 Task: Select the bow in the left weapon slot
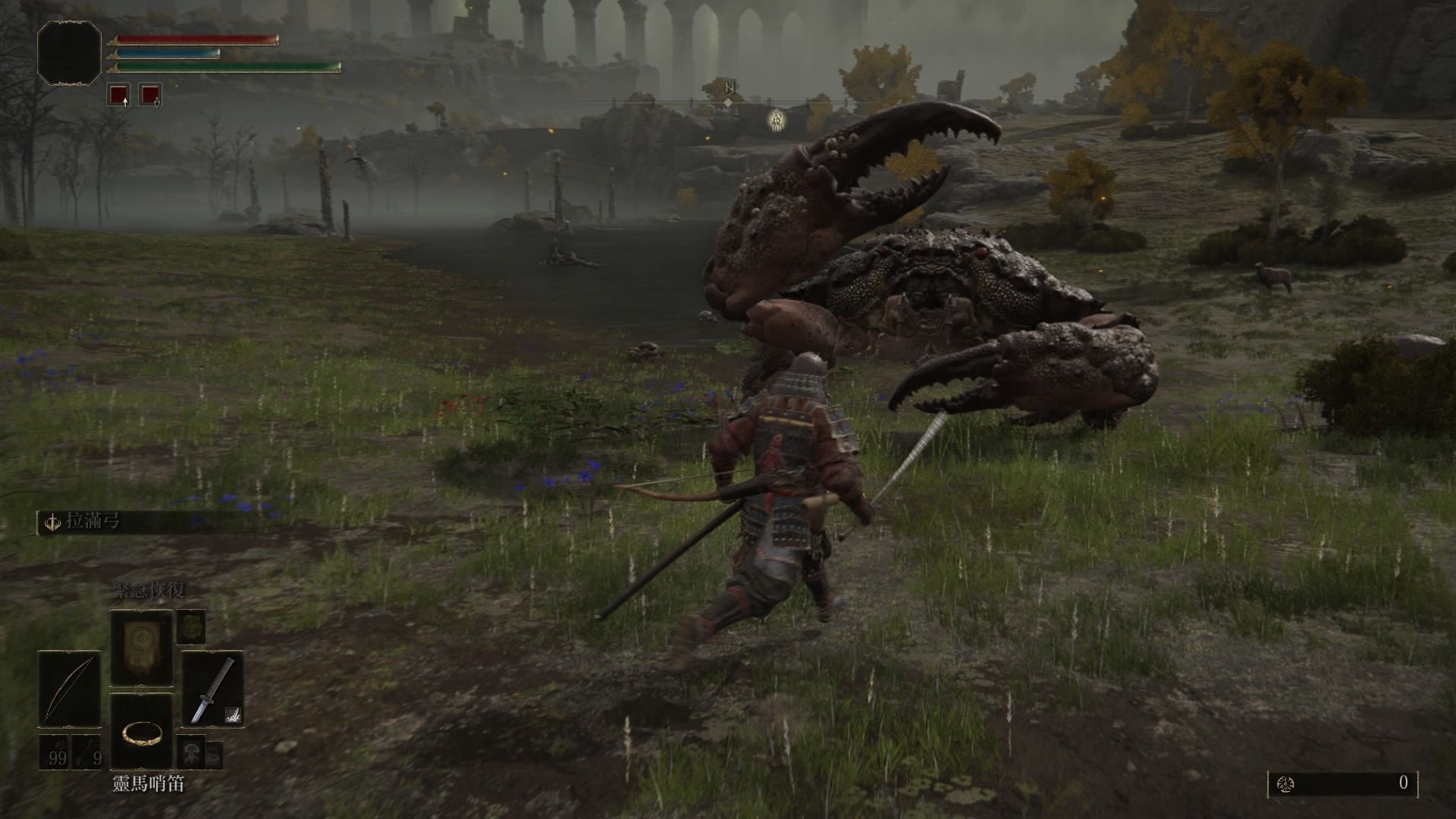(70, 689)
